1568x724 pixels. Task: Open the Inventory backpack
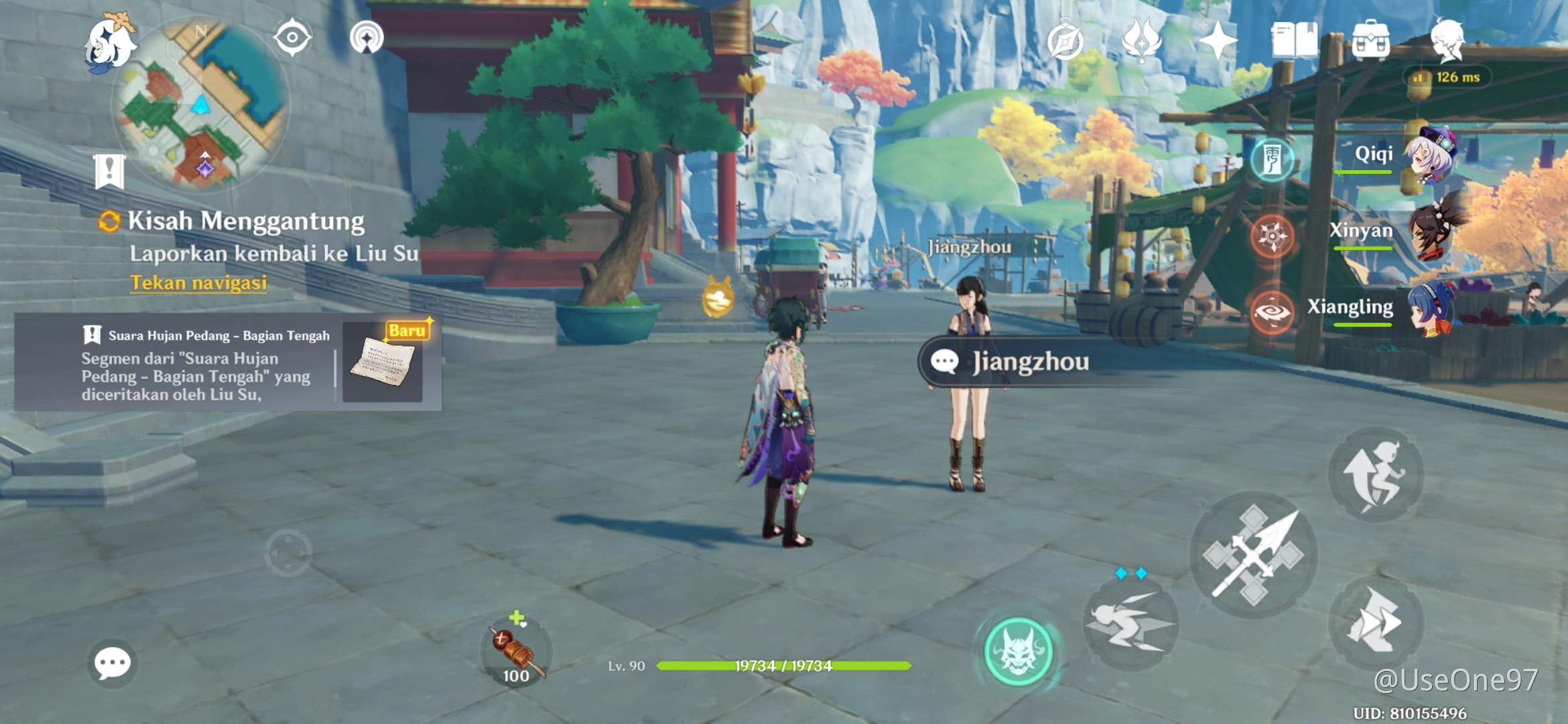[1370, 40]
